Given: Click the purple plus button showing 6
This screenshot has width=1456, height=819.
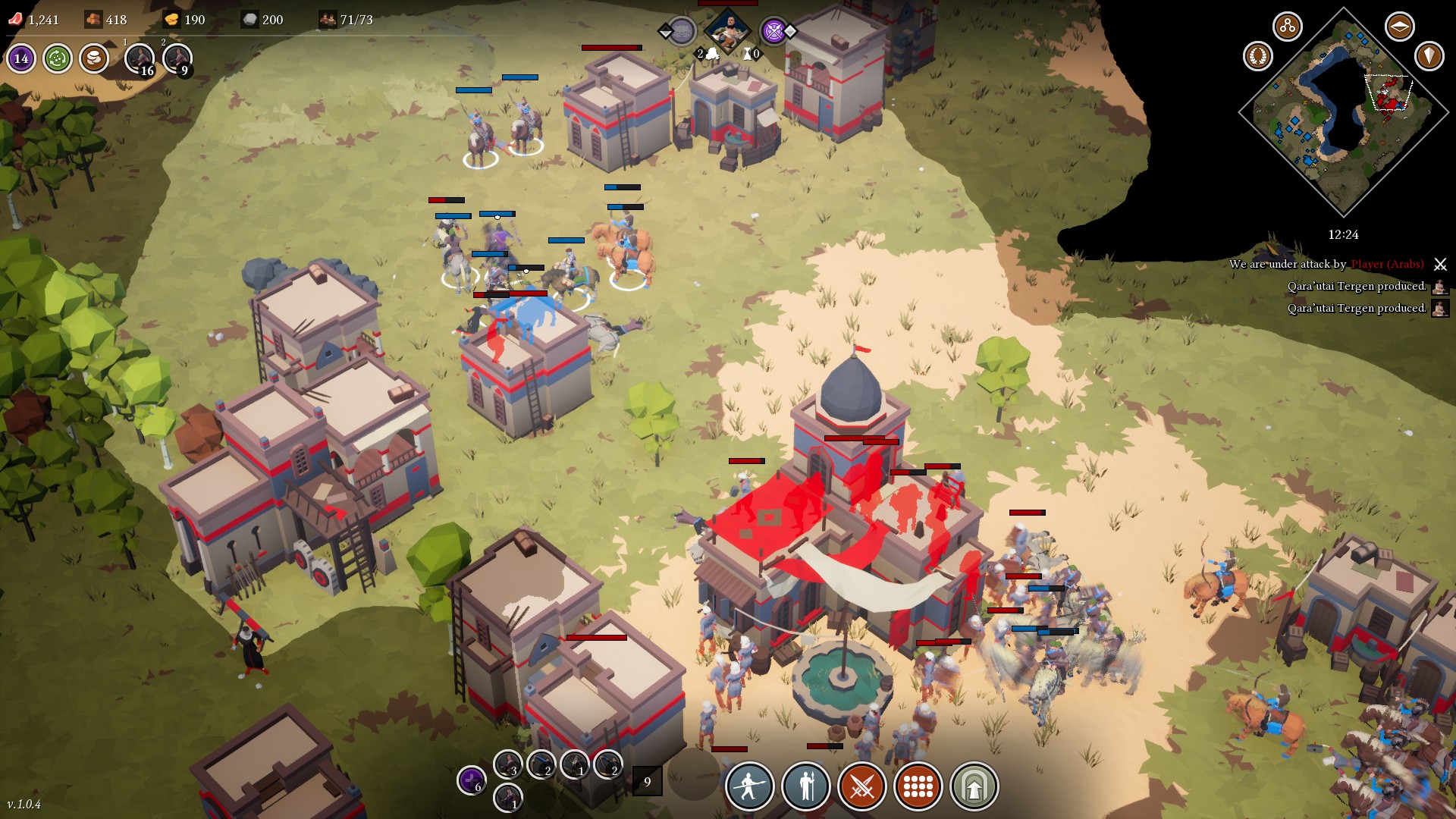Looking at the screenshot, I should [471, 780].
